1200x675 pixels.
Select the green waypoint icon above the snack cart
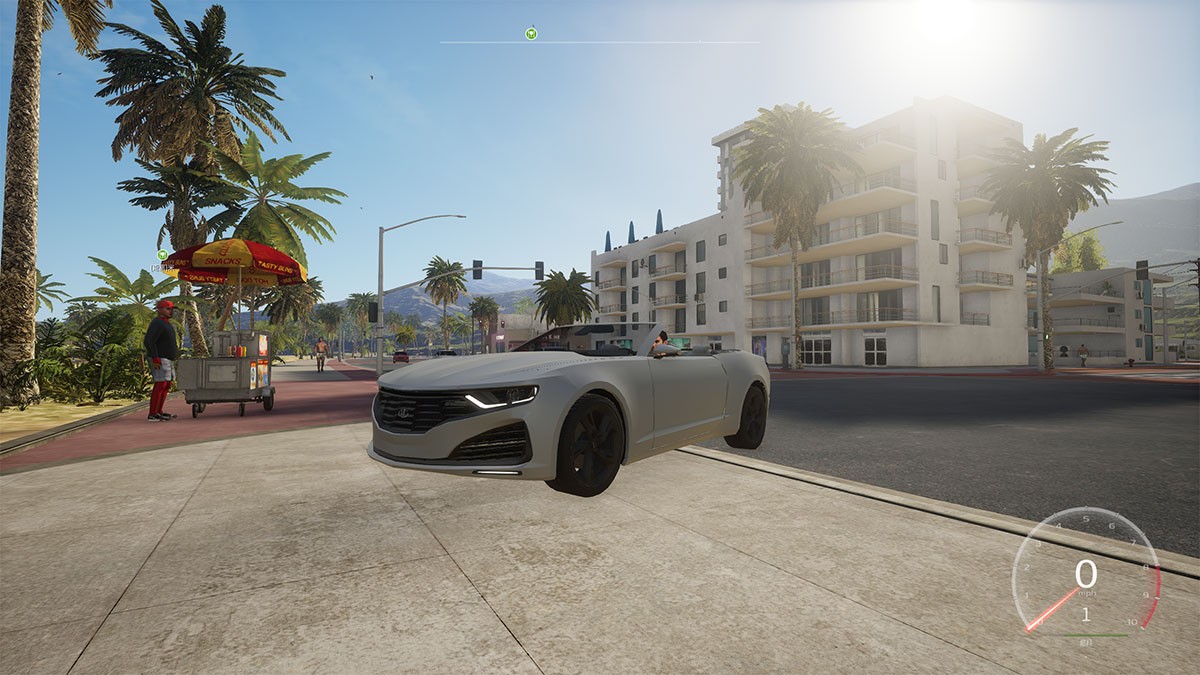click(x=161, y=255)
